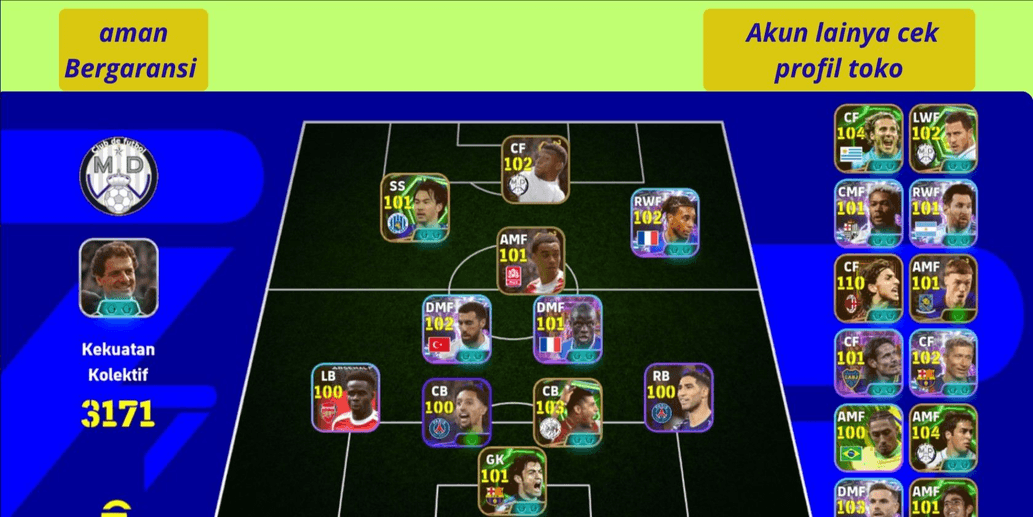Select the LB 100 player card

coord(345,397)
